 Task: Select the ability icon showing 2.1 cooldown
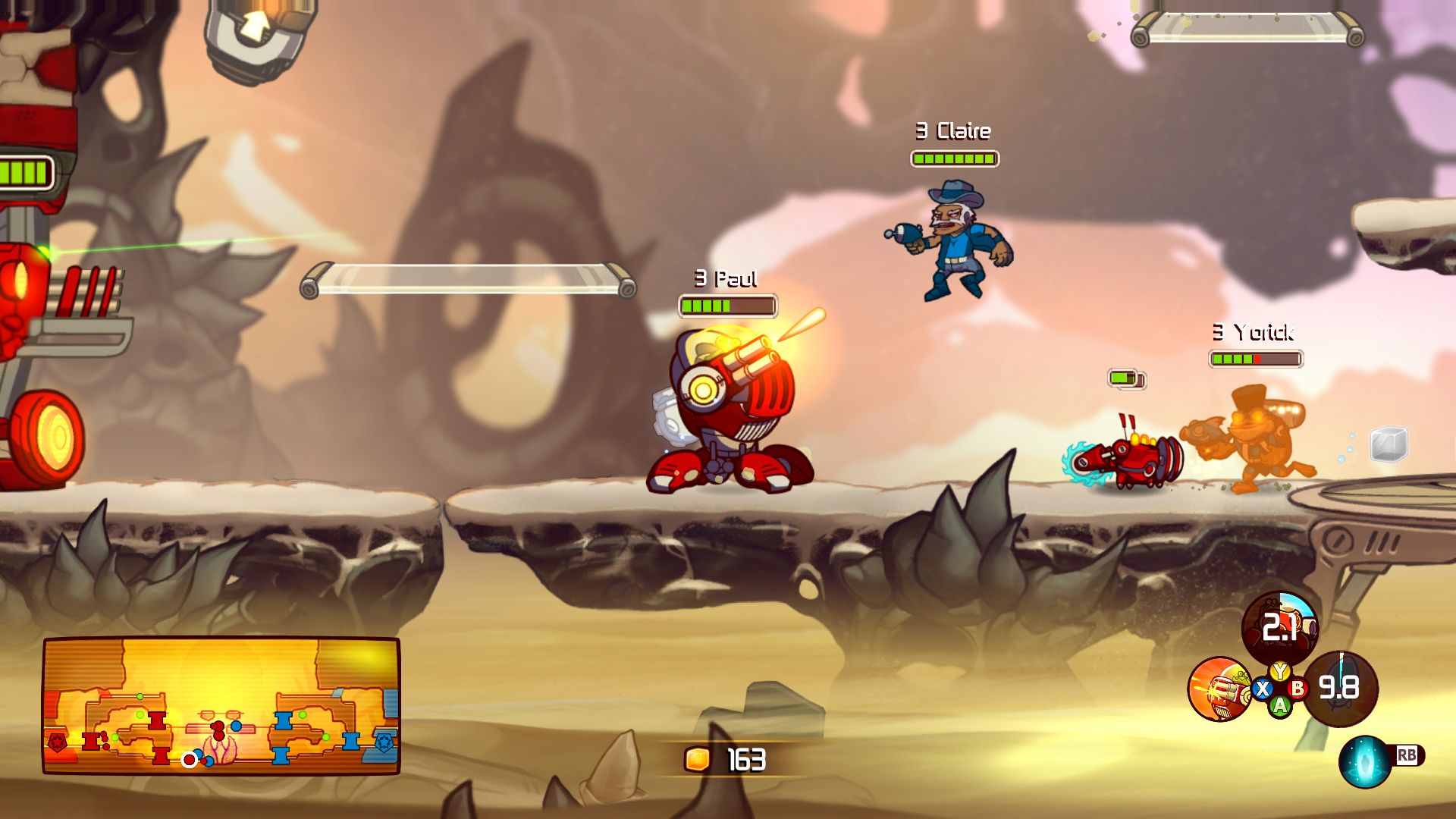click(x=1279, y=628)
